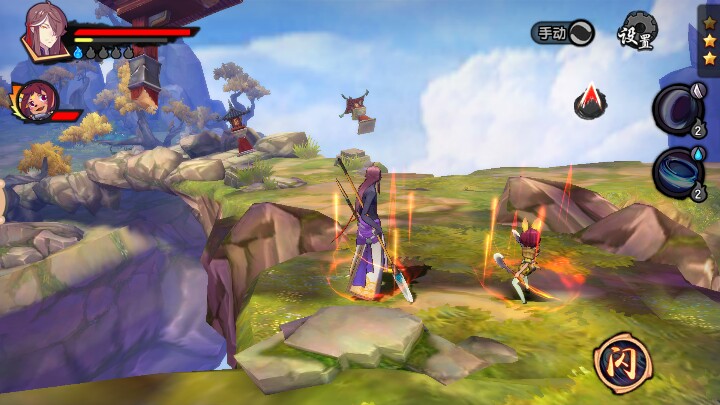Open the 设置 settings gear
Image resolution: width=720 pixels, height=405 pixels.
[636, 32]
